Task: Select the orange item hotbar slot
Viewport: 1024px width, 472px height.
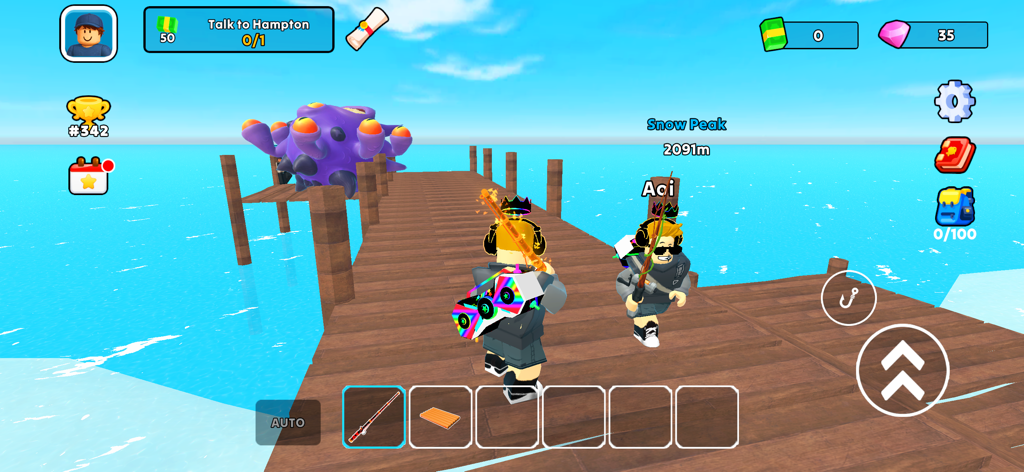Action: click(x=440, y=417)
